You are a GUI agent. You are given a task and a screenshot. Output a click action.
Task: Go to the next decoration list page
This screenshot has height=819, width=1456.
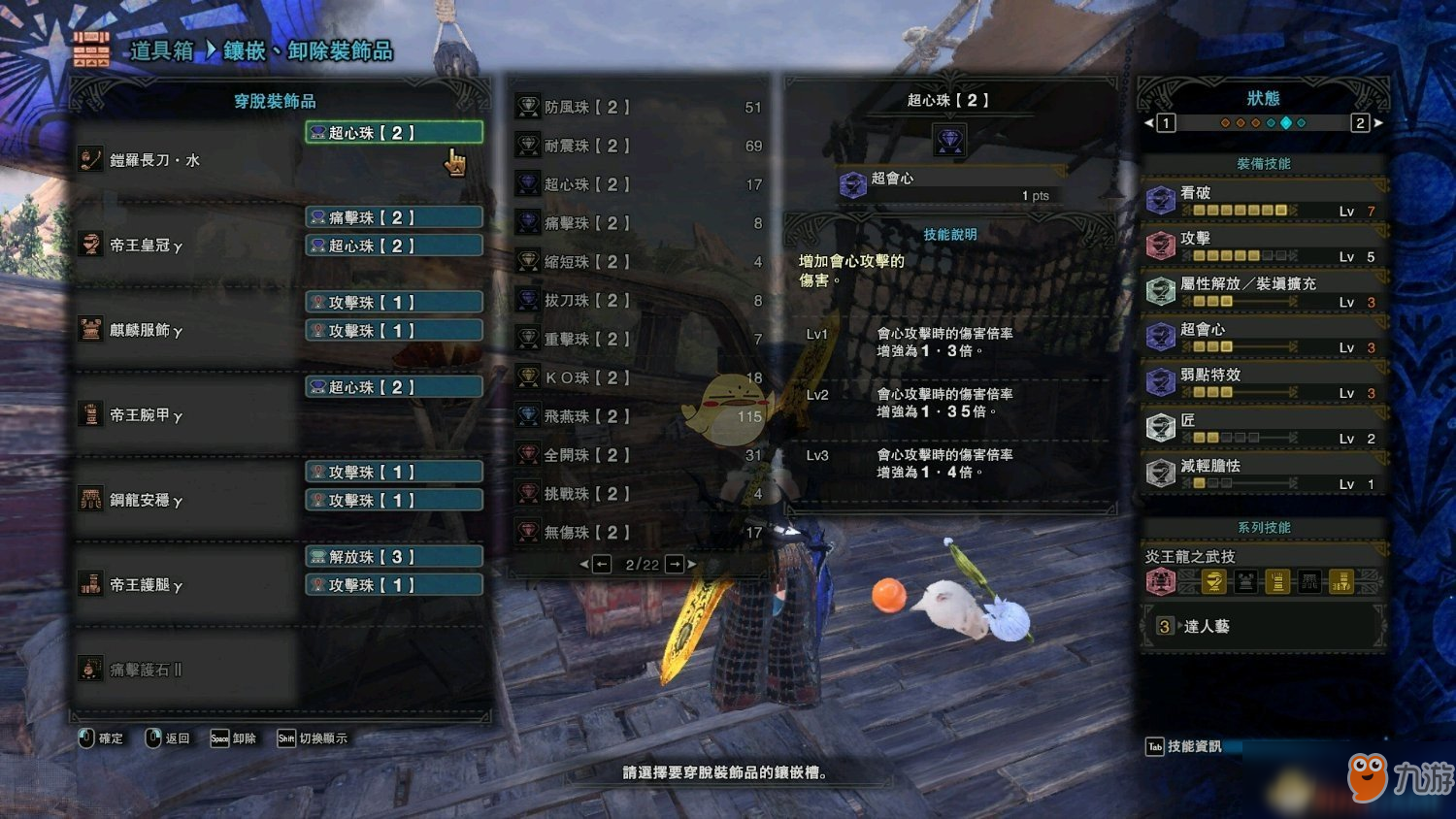tap(676, 564)
